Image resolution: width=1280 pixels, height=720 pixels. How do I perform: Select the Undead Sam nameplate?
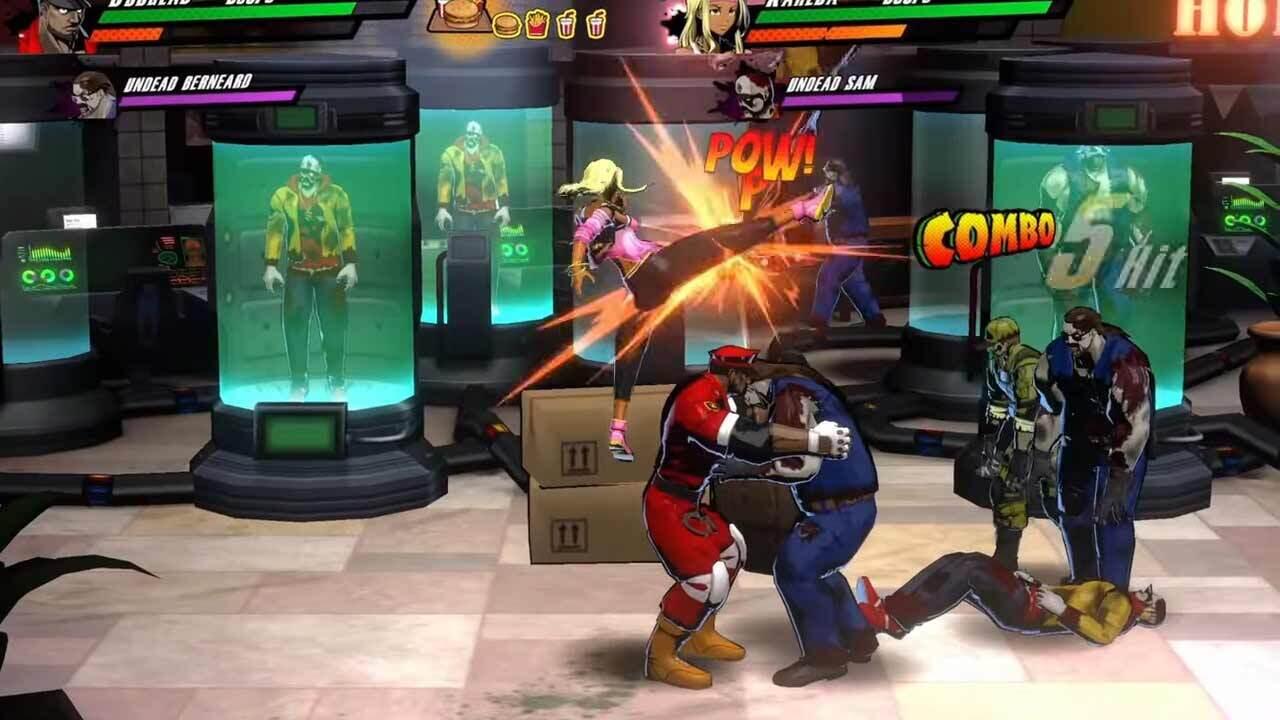pos(832,83)
